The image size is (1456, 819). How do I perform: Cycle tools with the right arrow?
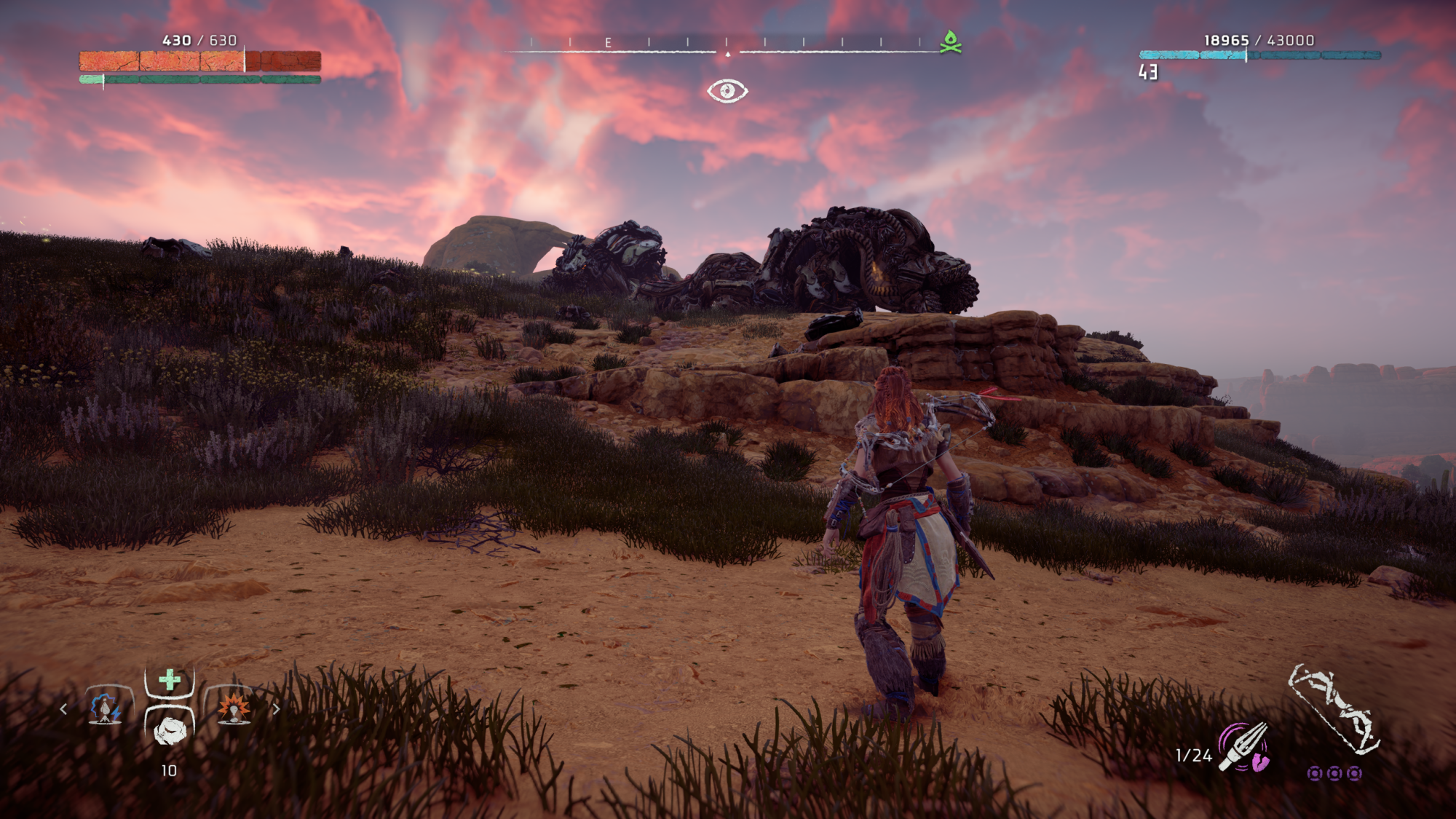coord(276,708)
